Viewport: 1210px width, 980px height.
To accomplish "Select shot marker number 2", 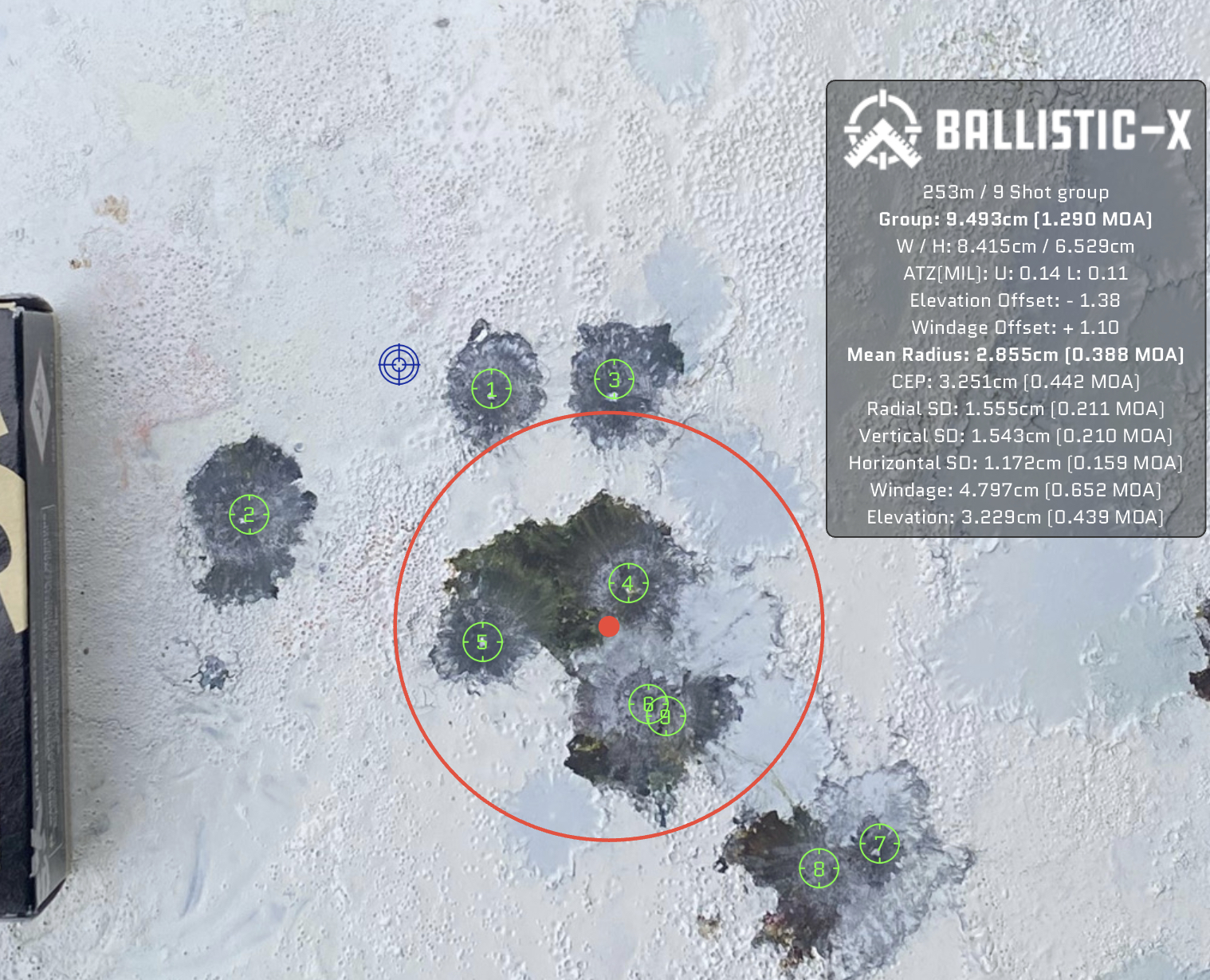I will point(249,514).
